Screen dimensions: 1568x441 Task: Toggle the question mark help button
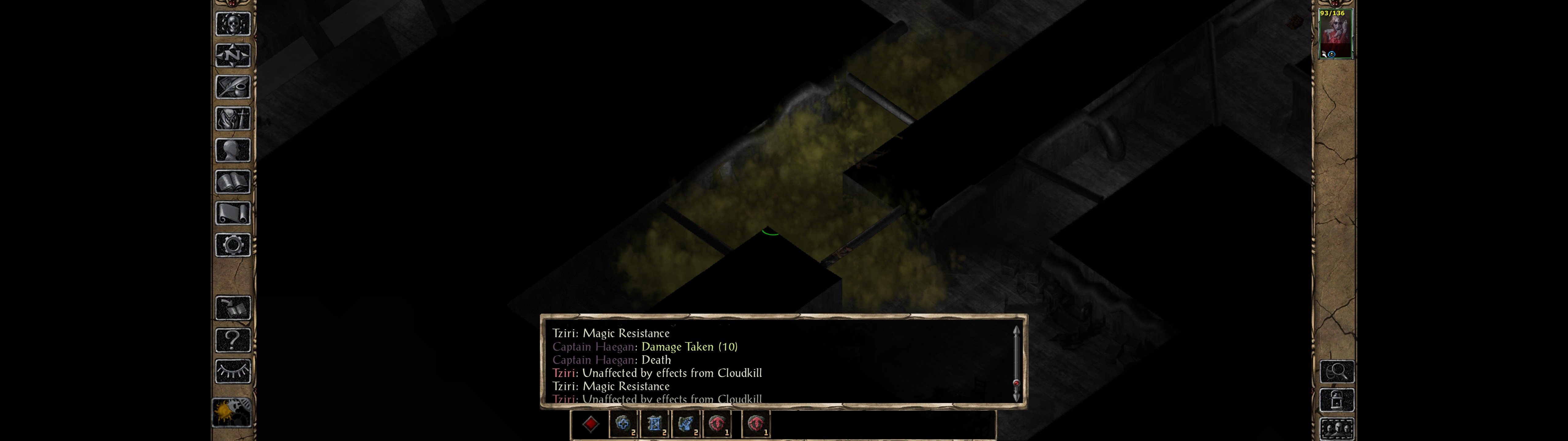coord(232,340)
